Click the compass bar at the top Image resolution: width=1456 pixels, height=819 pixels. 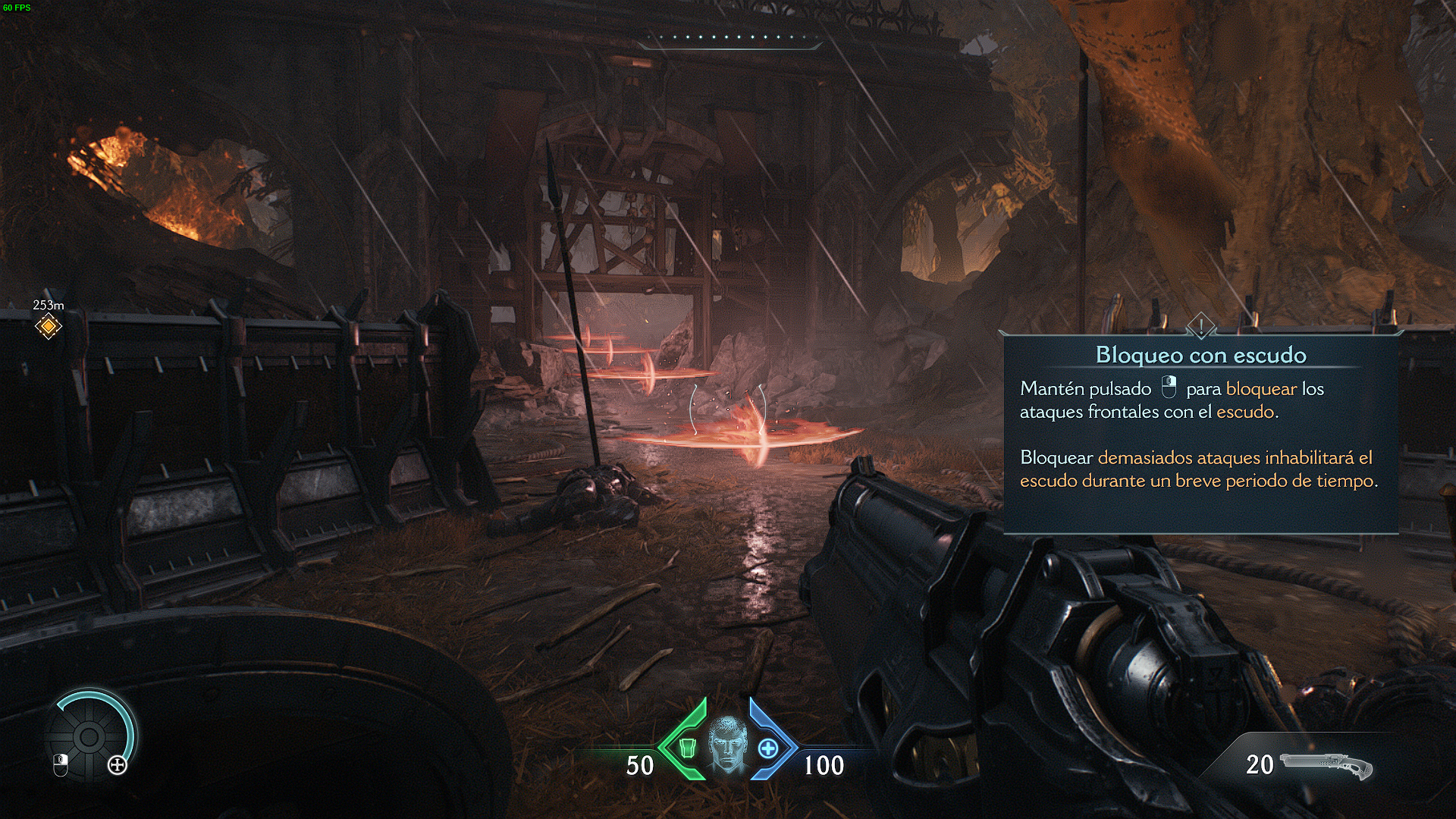[x=730, y=38]
